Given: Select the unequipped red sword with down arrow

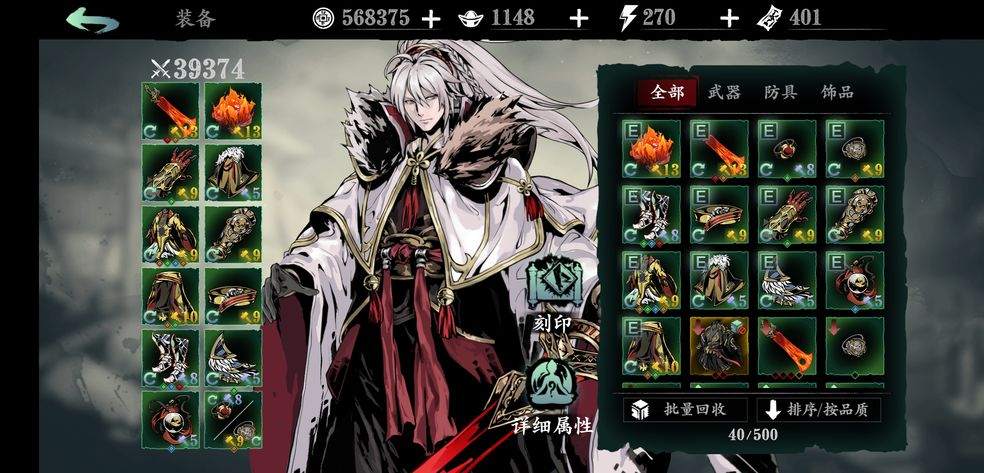Looking at the screenshot, I should tap(785, 346).
